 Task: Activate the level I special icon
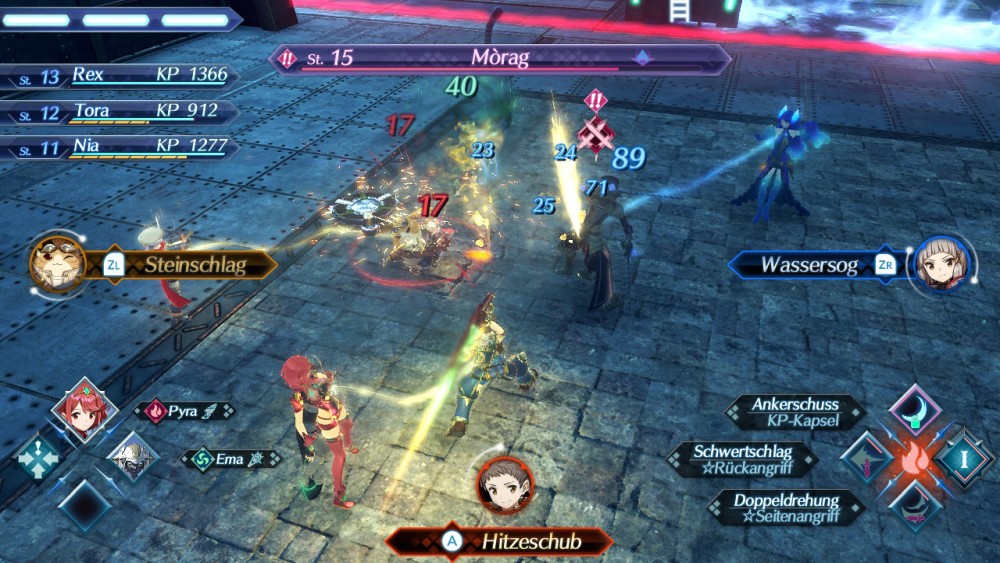point(965,458)
